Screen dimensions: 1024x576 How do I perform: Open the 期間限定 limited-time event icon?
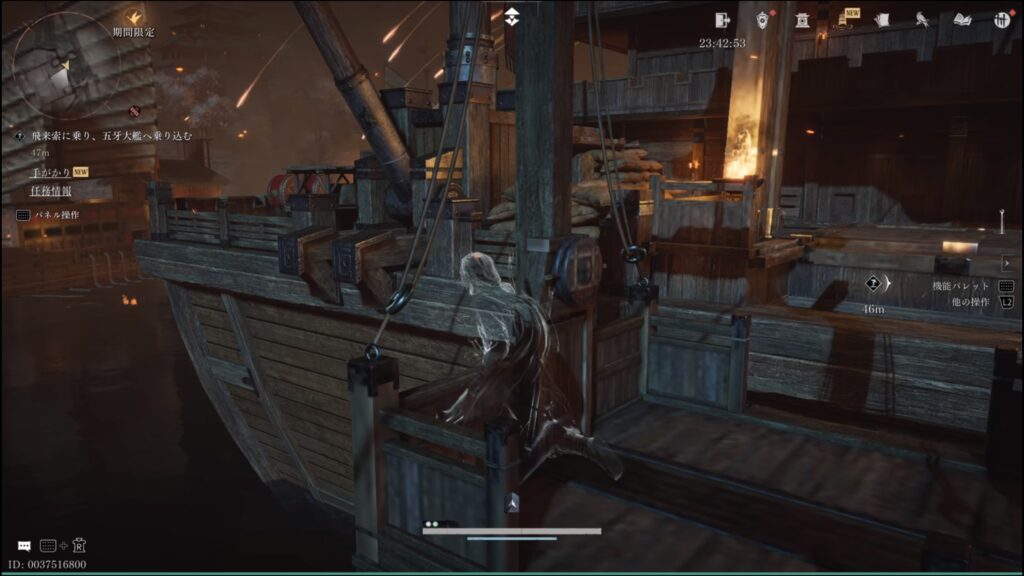click(x=134, y=17)
